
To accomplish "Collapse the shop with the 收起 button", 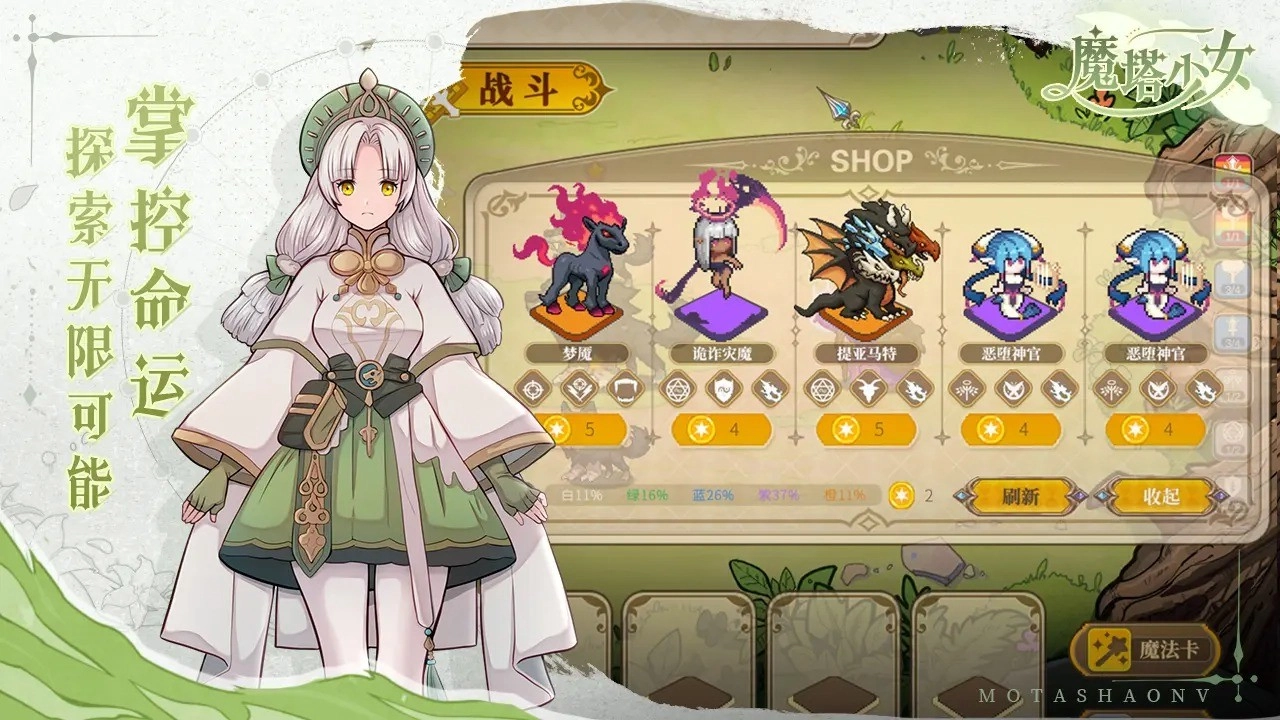I will point(1163,494).
